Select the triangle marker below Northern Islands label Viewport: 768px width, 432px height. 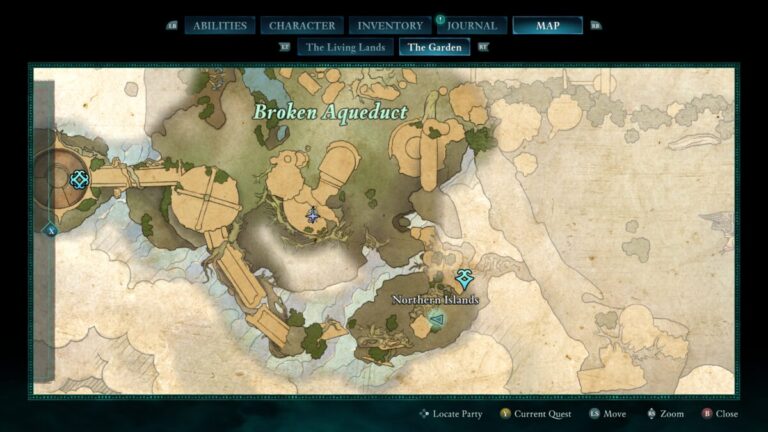click(x=435, y=319)
